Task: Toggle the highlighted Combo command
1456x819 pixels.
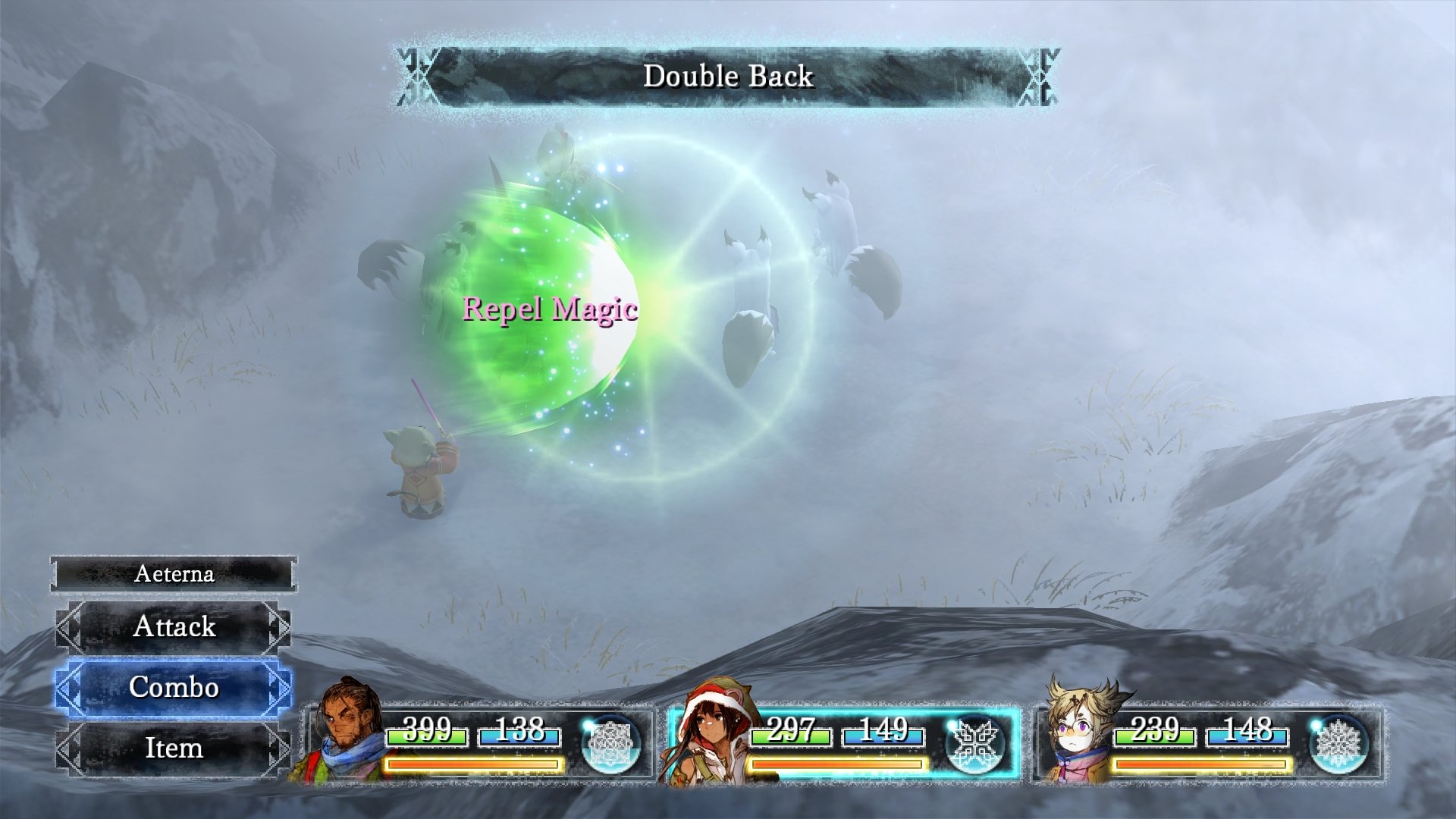Action: [x=174, y=689]
